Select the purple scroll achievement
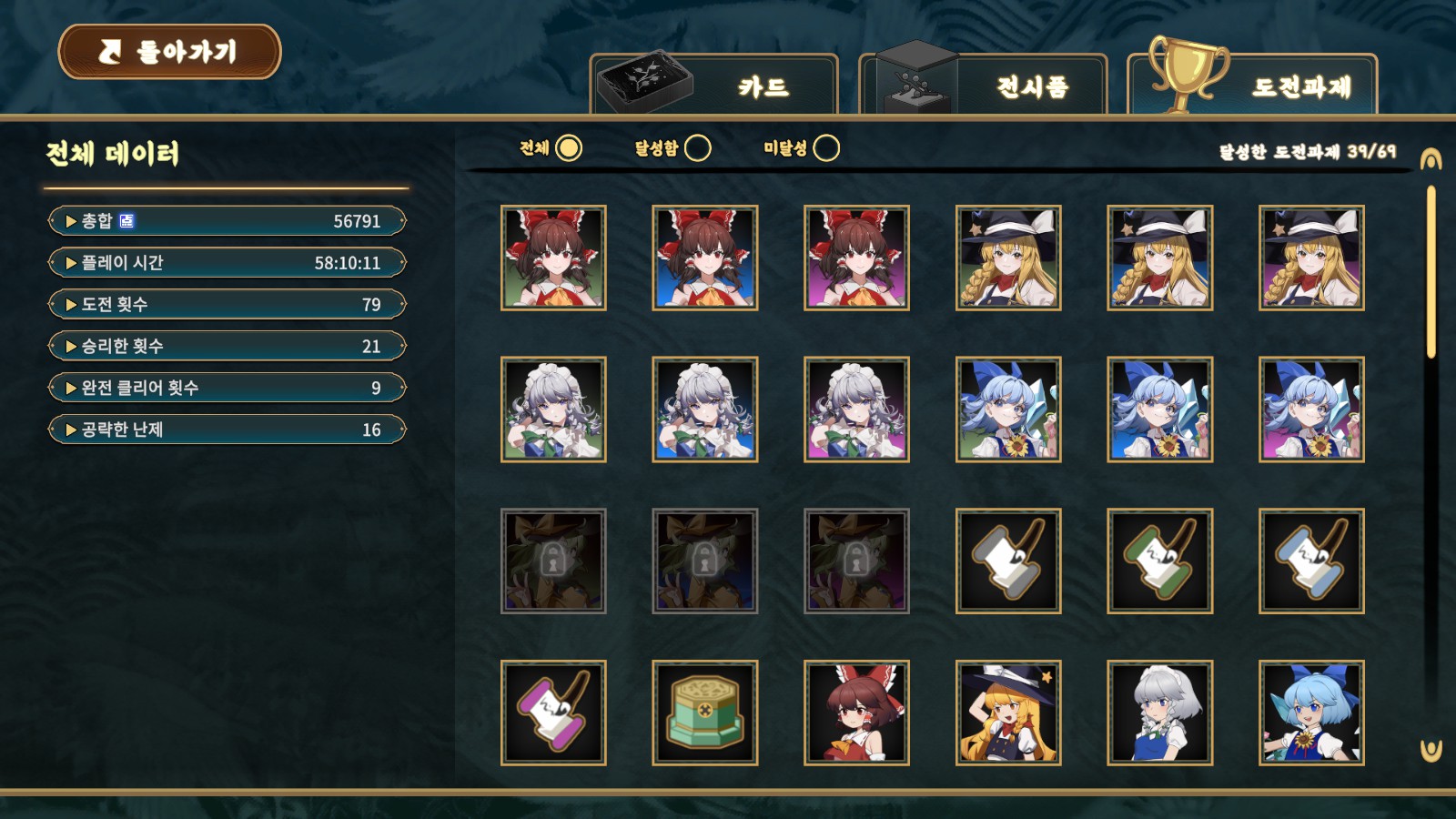 (x=553, y=713)
